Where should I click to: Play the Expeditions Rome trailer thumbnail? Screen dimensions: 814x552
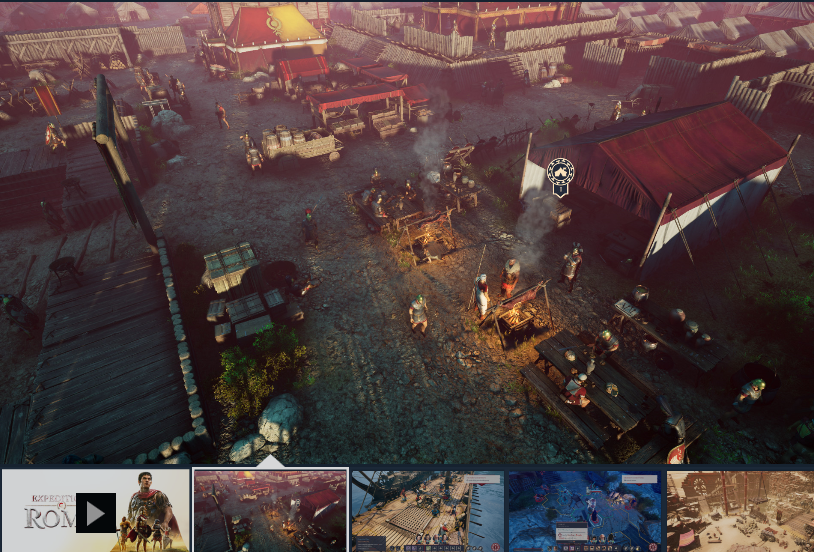[x=96, y=512]
